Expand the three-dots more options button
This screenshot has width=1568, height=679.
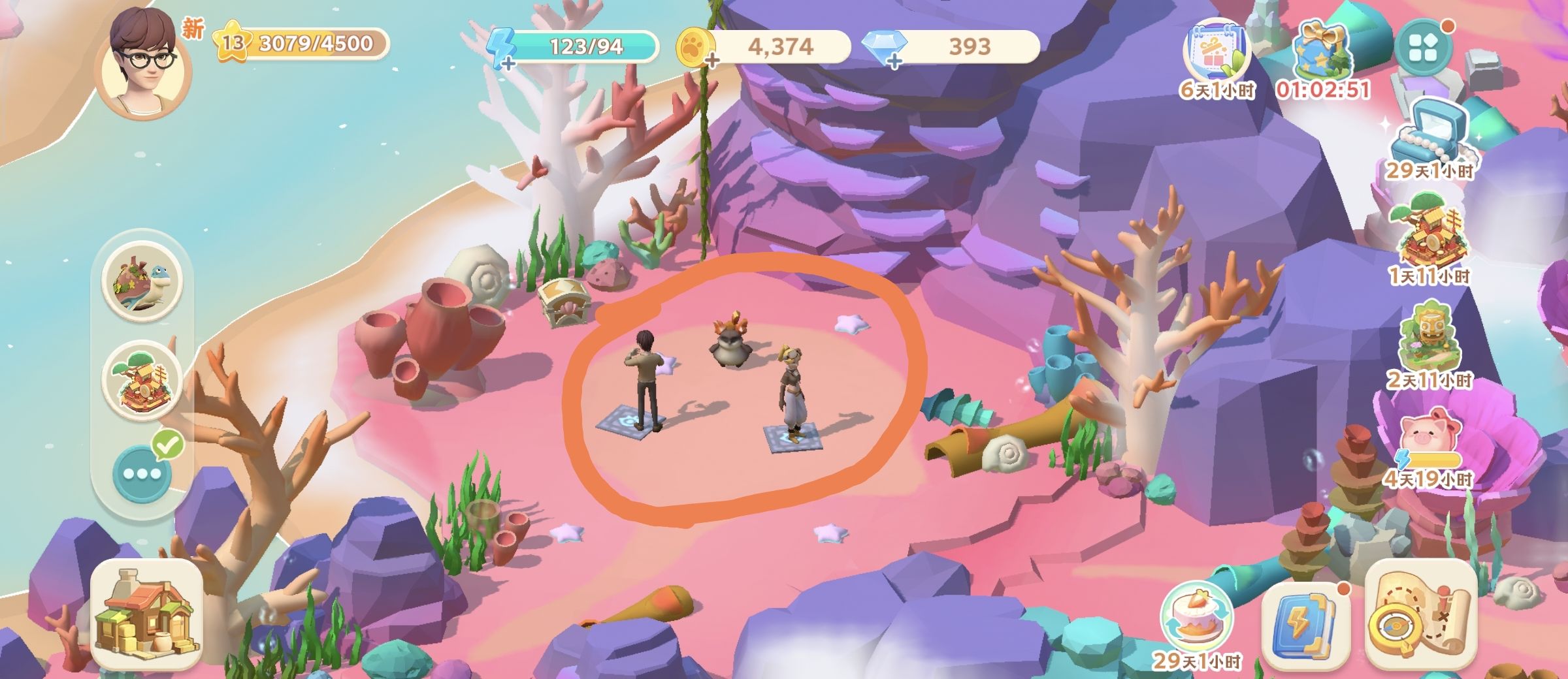pos(142,473)
